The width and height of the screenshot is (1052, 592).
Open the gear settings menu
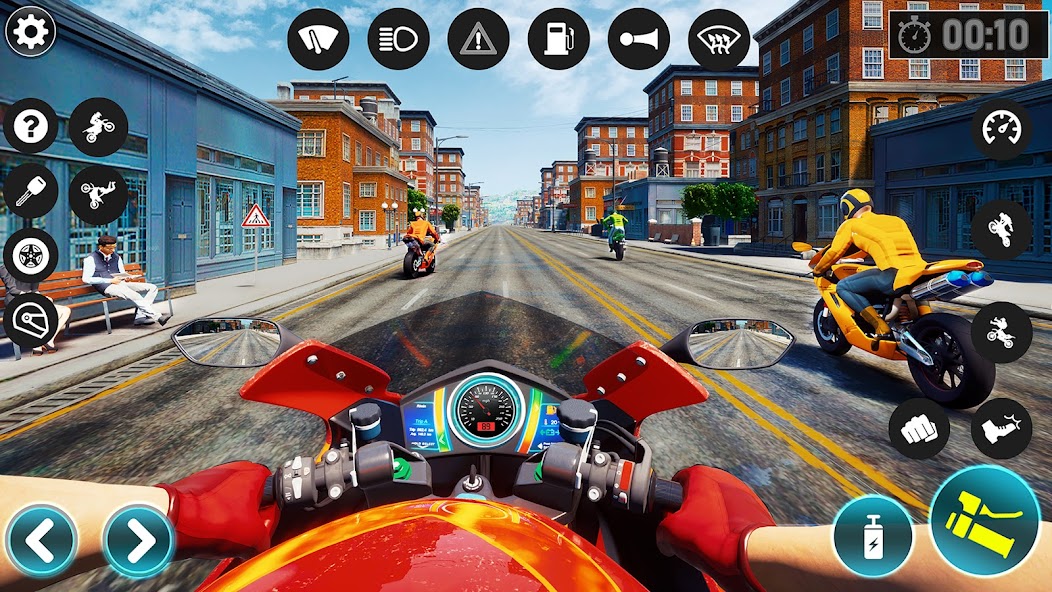click(x=31, y=32)
